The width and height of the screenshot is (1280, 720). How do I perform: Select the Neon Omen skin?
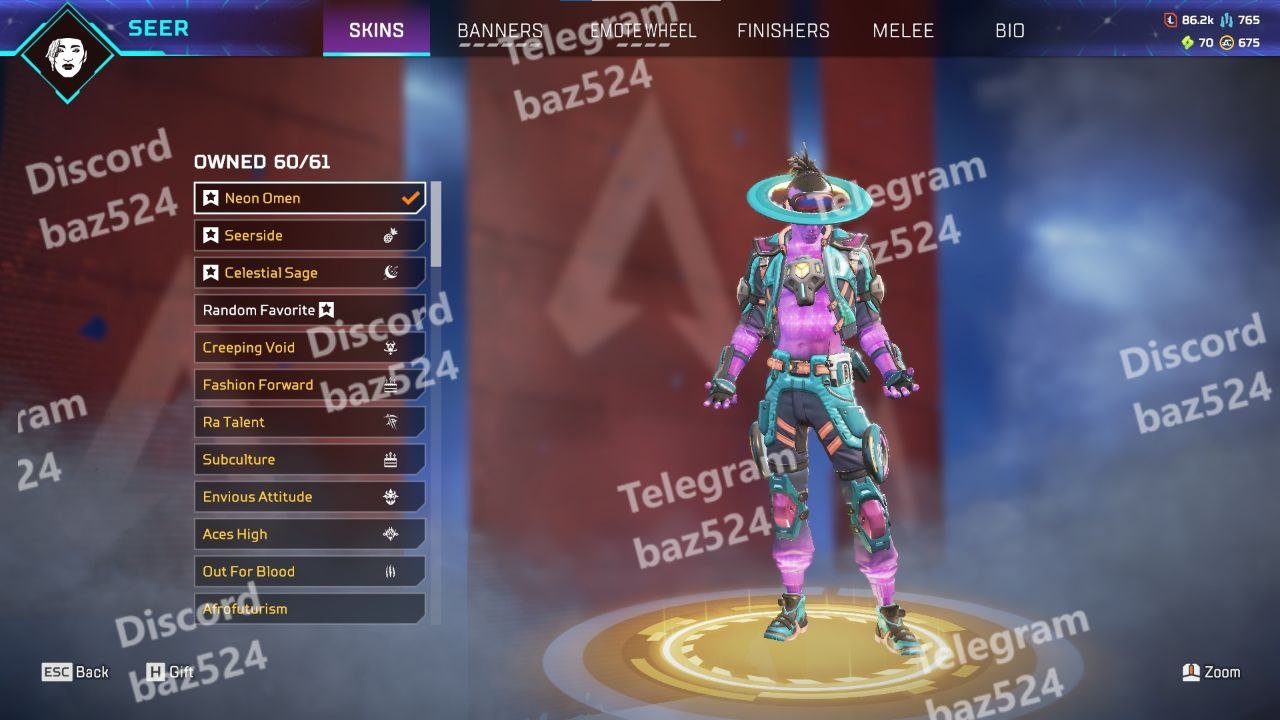(309, 198)
